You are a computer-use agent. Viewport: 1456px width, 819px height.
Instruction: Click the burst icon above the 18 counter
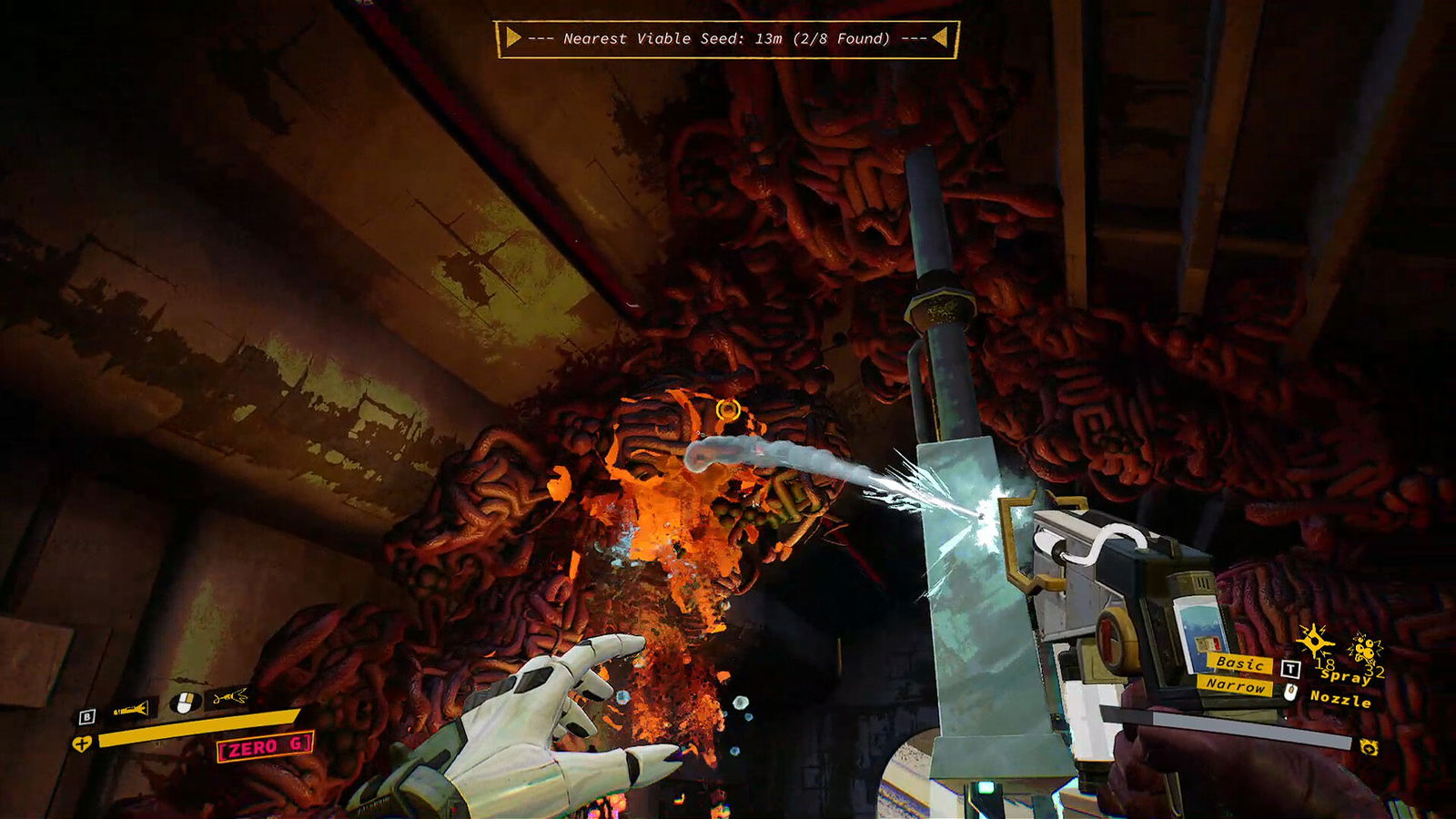coord(1316,641)
